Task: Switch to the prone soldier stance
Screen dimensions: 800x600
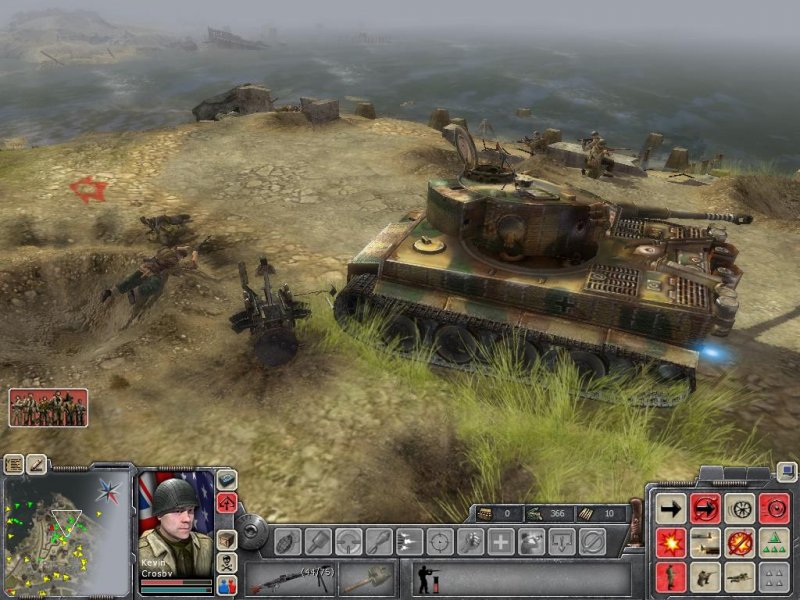Action: 740,576
